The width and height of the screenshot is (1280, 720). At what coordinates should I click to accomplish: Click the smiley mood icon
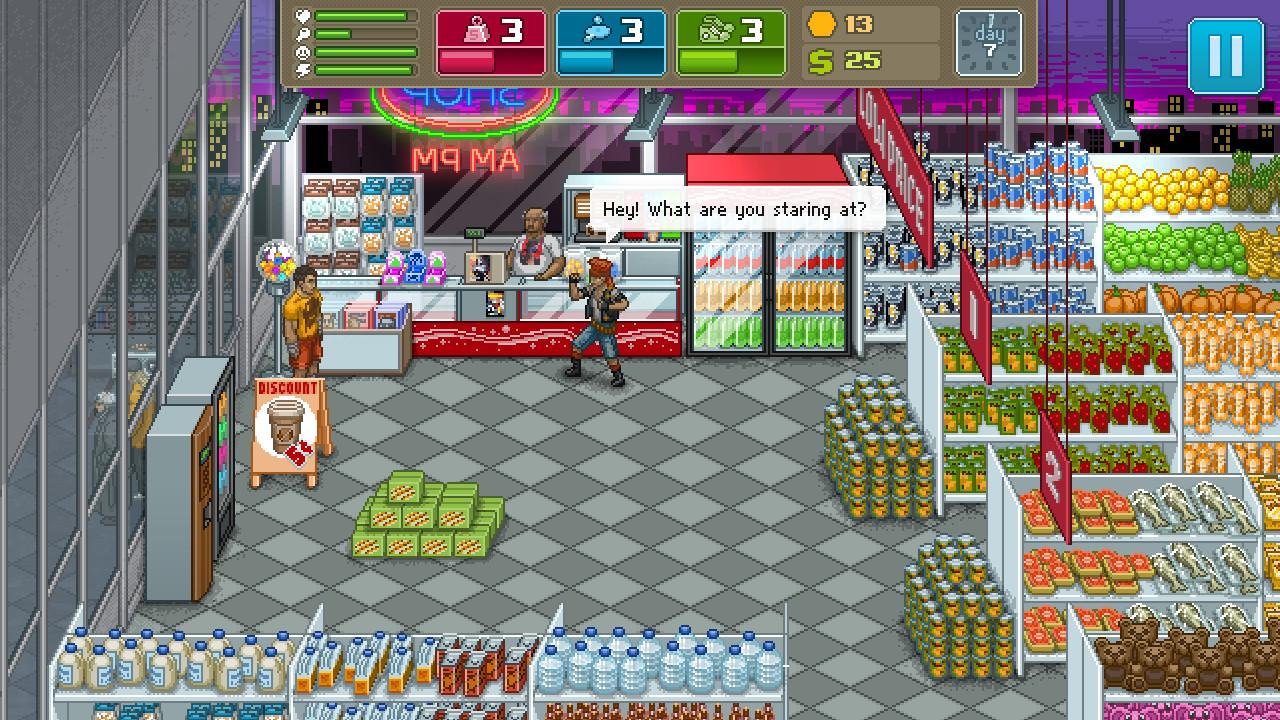click(302, 51)
